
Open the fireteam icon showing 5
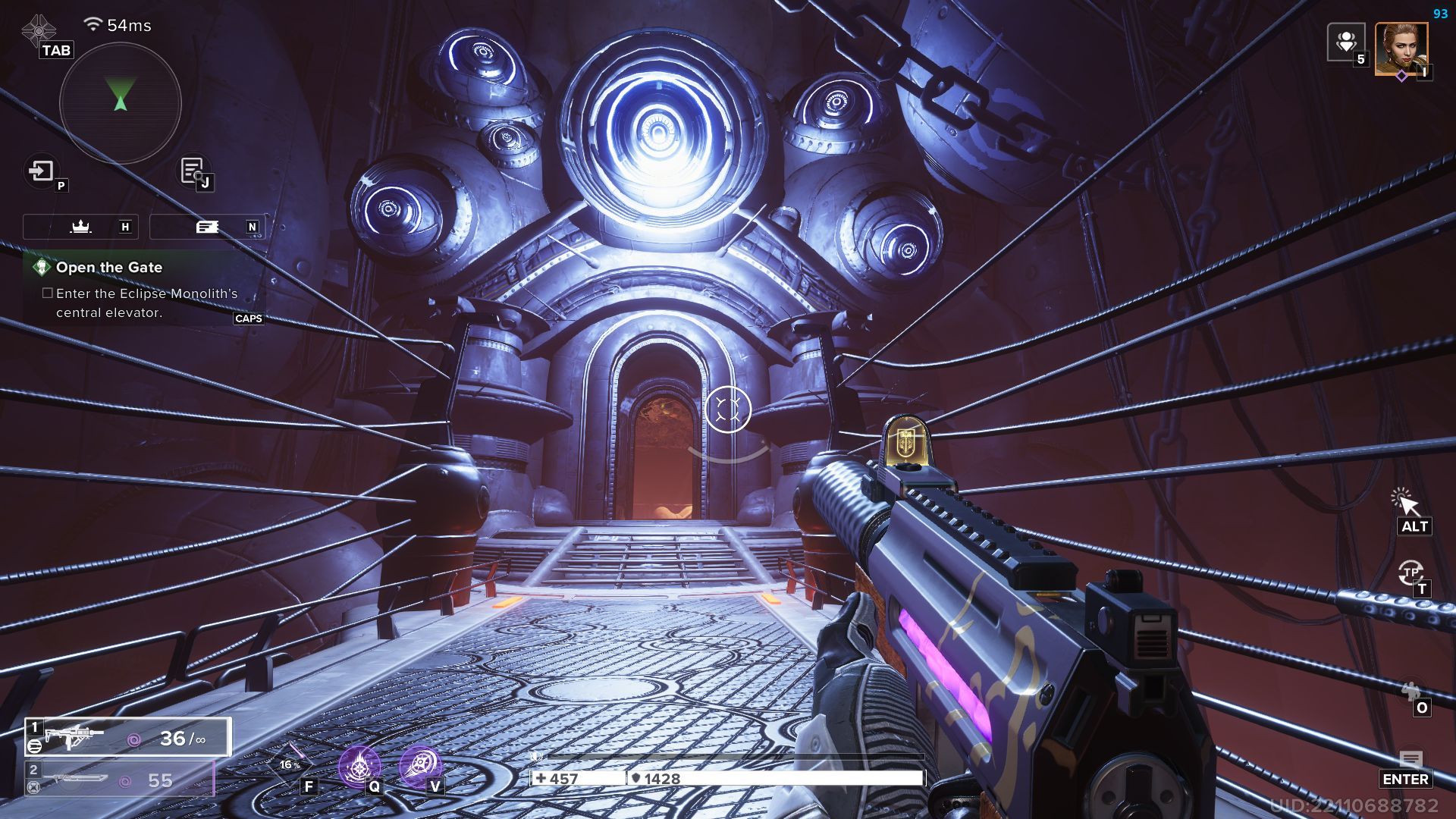[1346, 42]
